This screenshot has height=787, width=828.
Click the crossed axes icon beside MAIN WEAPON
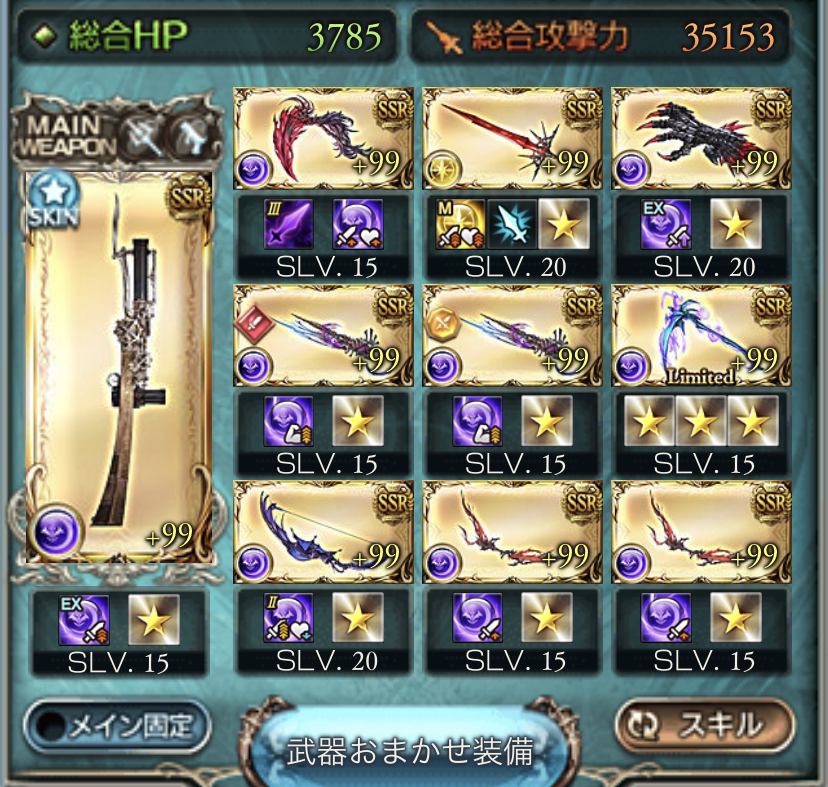click(x=141, y=133)
